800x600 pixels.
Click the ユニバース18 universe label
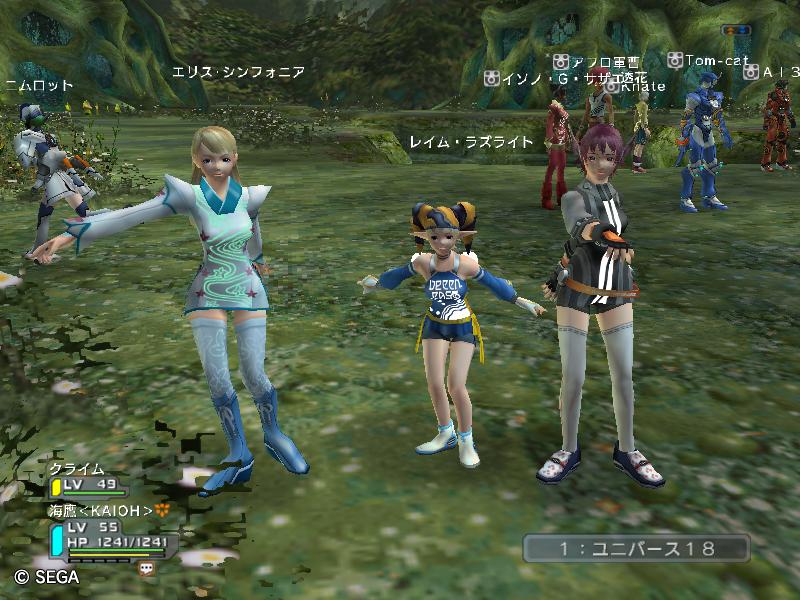[x=636, y=548]
